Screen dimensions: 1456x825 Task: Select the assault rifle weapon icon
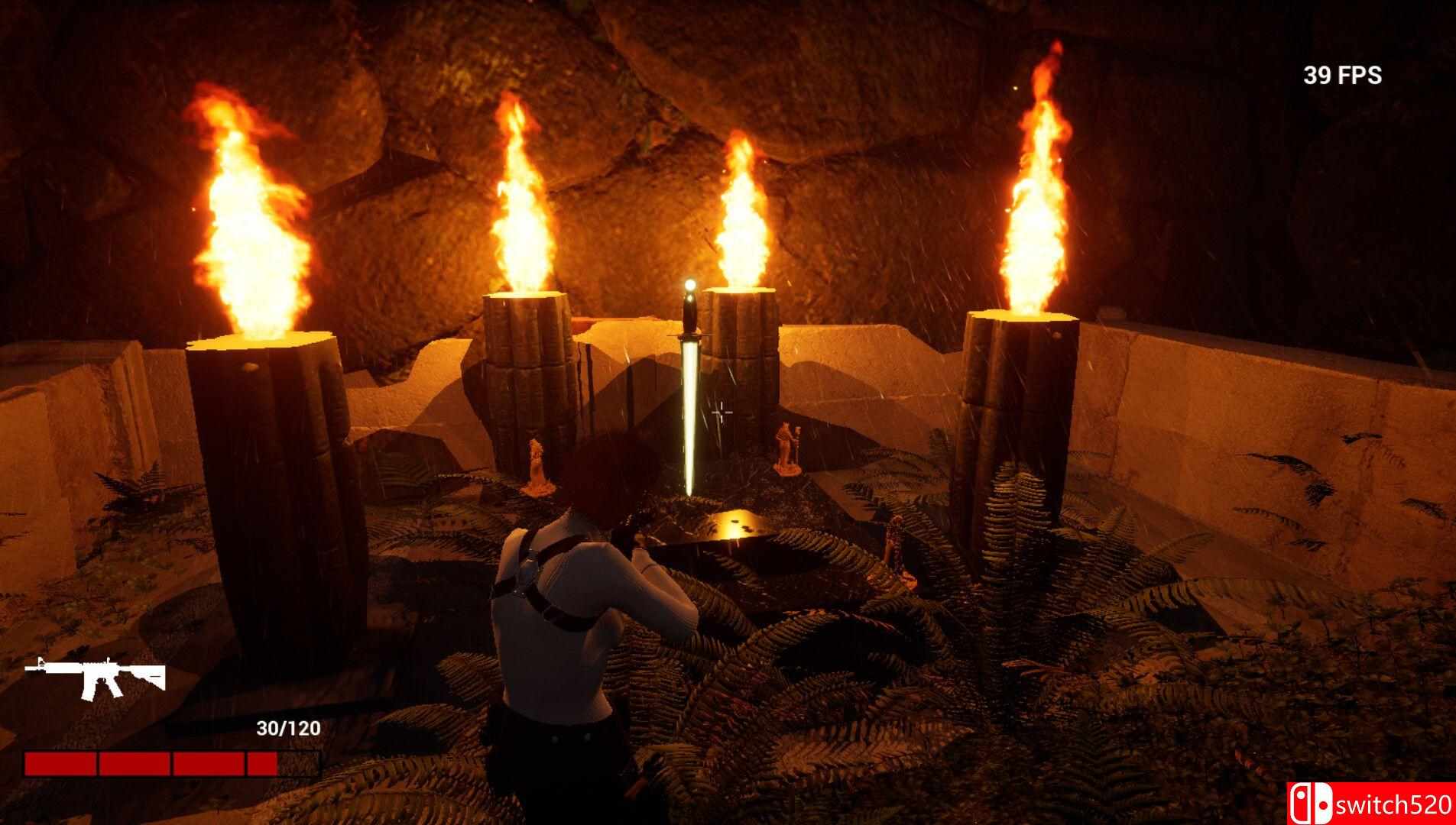click(95, 676)
